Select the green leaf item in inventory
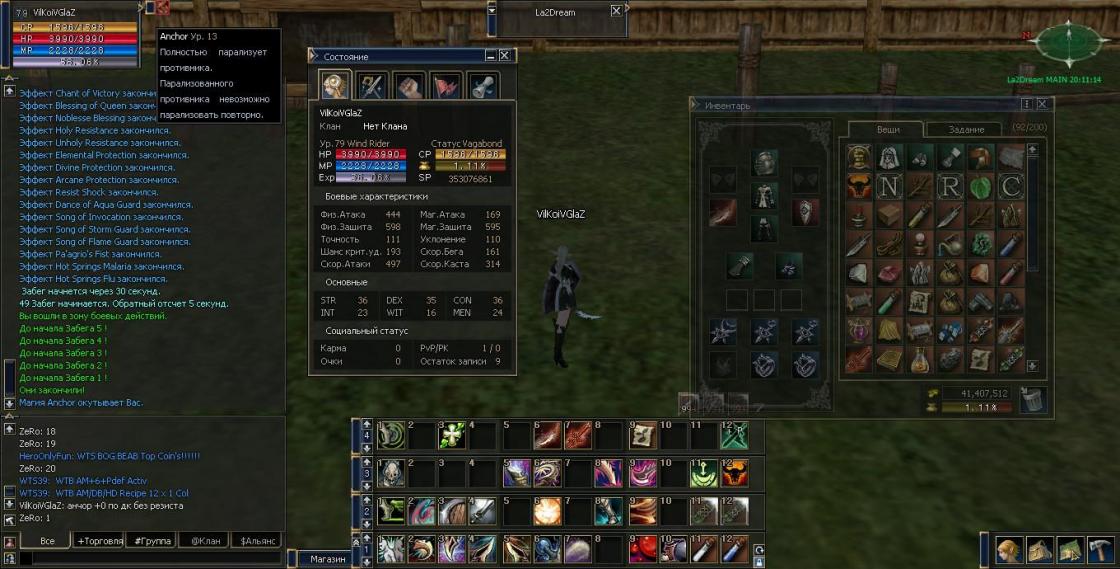 point(980,187)
